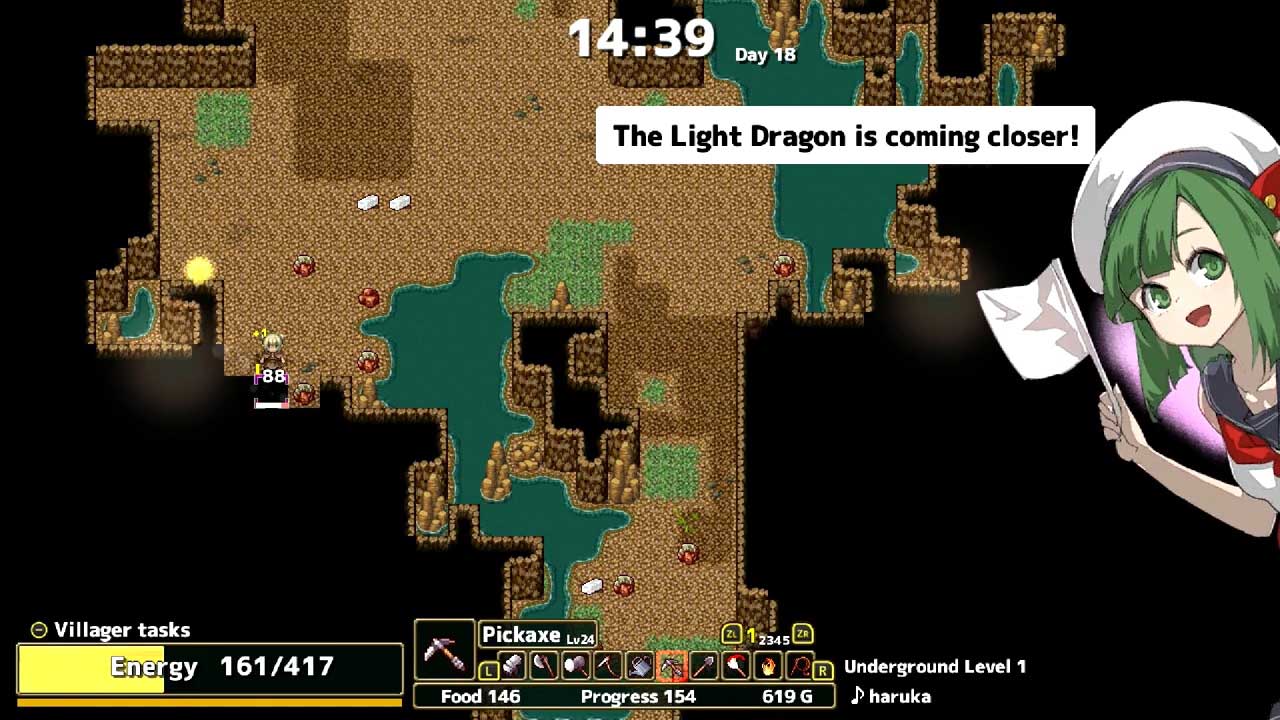Select the red-and-white scythe tool slot
1280x720 pixels.
(736, 665)
